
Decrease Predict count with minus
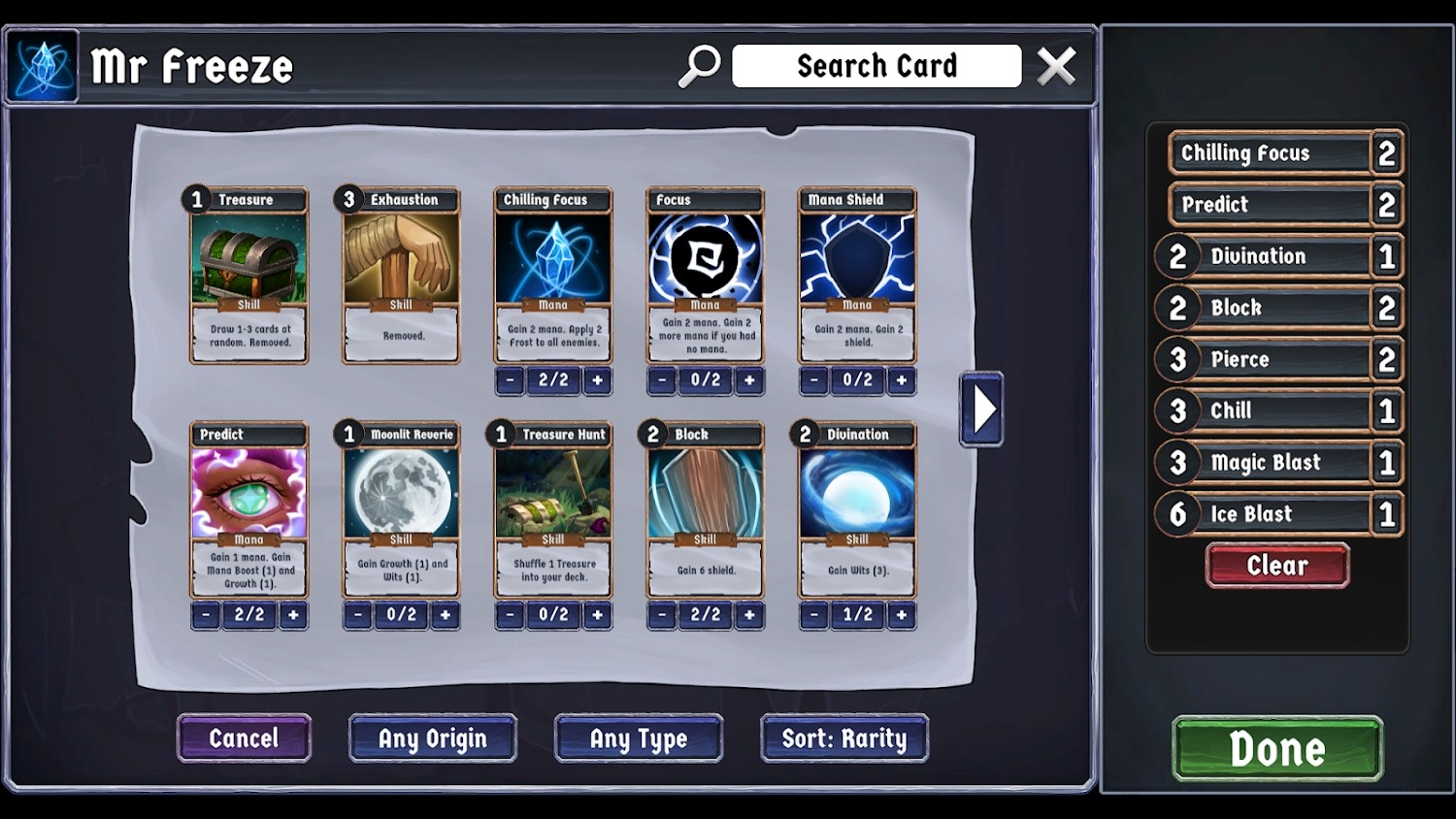205,614
